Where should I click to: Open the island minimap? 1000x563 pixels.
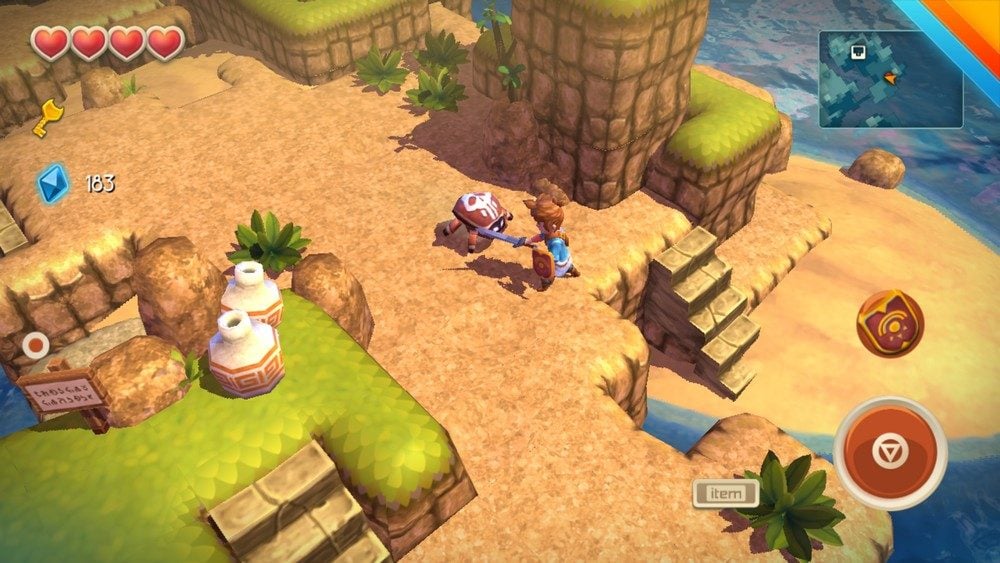890,79
